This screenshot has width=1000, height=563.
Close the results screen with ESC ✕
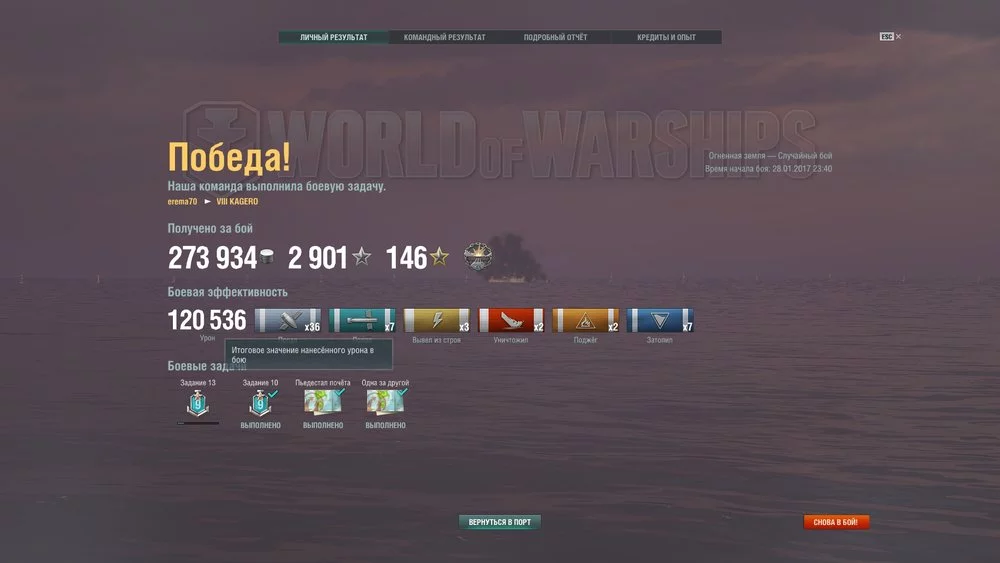tap(890, 37)
